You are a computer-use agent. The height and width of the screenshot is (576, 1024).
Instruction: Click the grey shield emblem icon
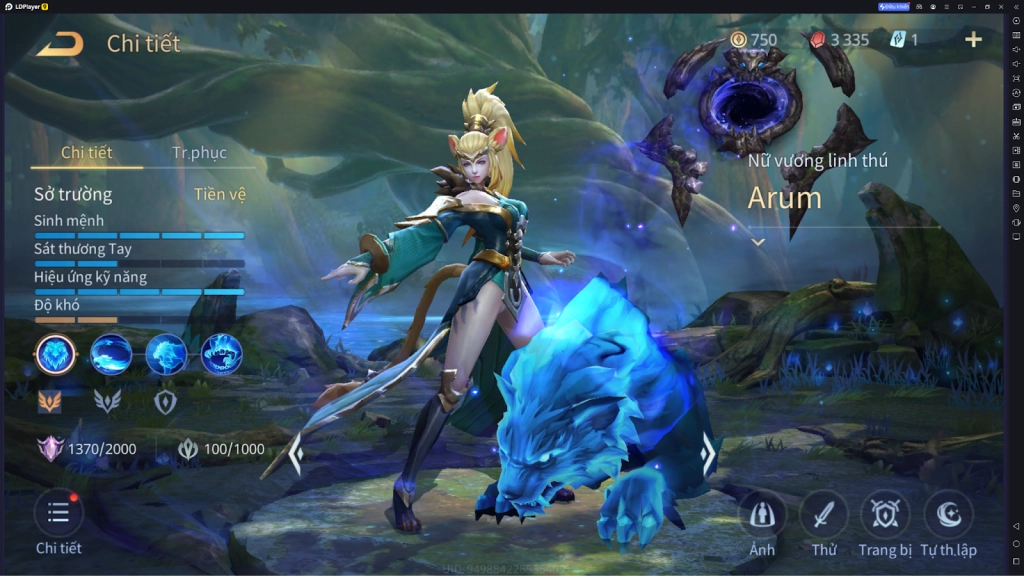[165, 401]
